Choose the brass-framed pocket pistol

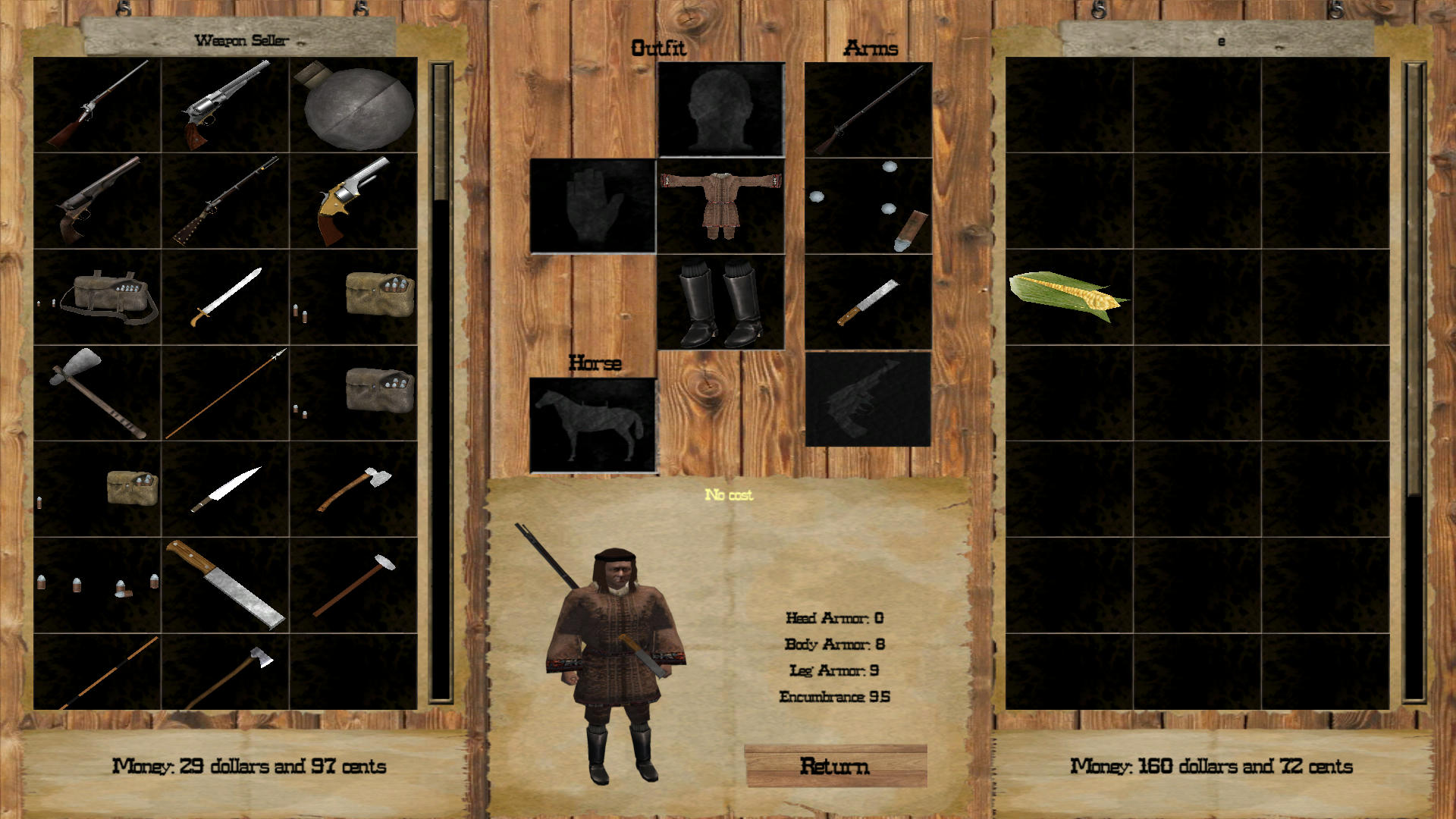pyautogui.click(x=354, y=201)
